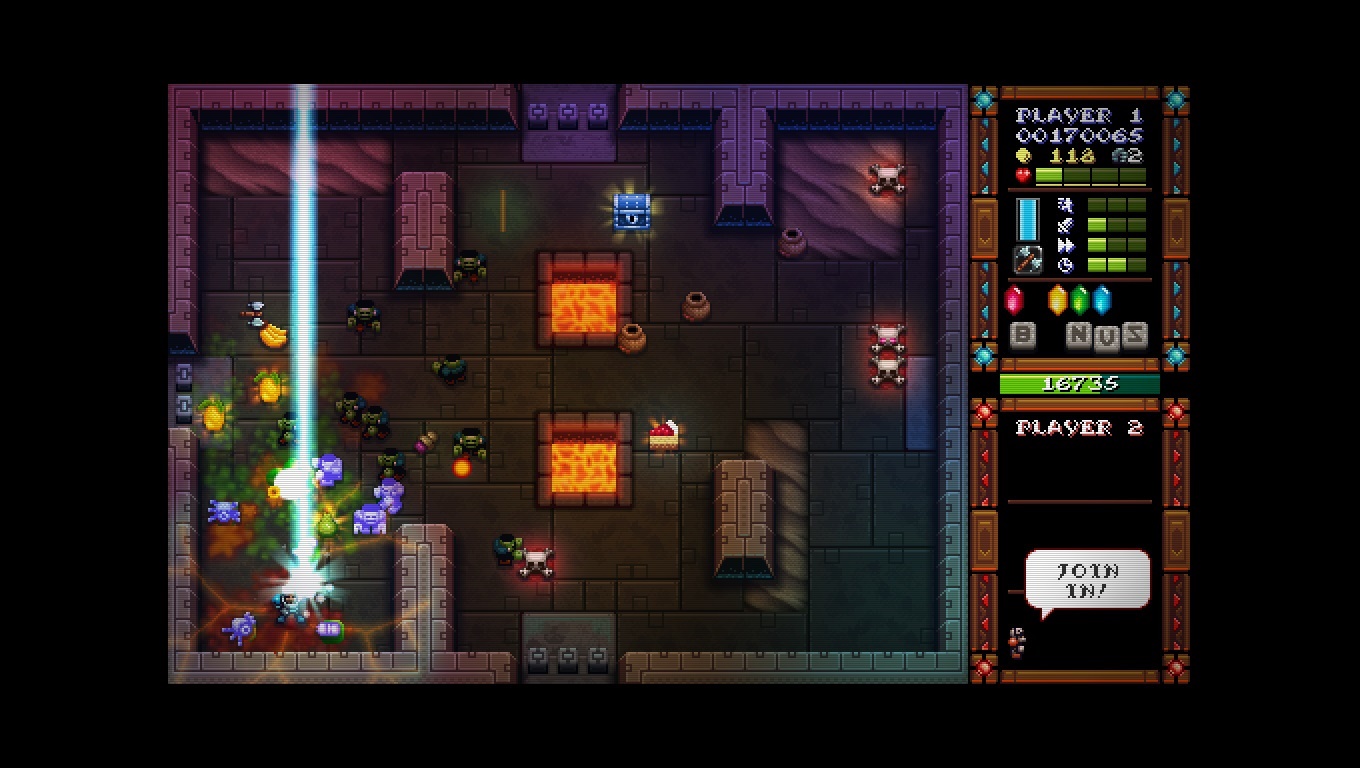Screen dimensions: 1360x768
Task: Select the green gem in the HUD
Action: 1079,300
